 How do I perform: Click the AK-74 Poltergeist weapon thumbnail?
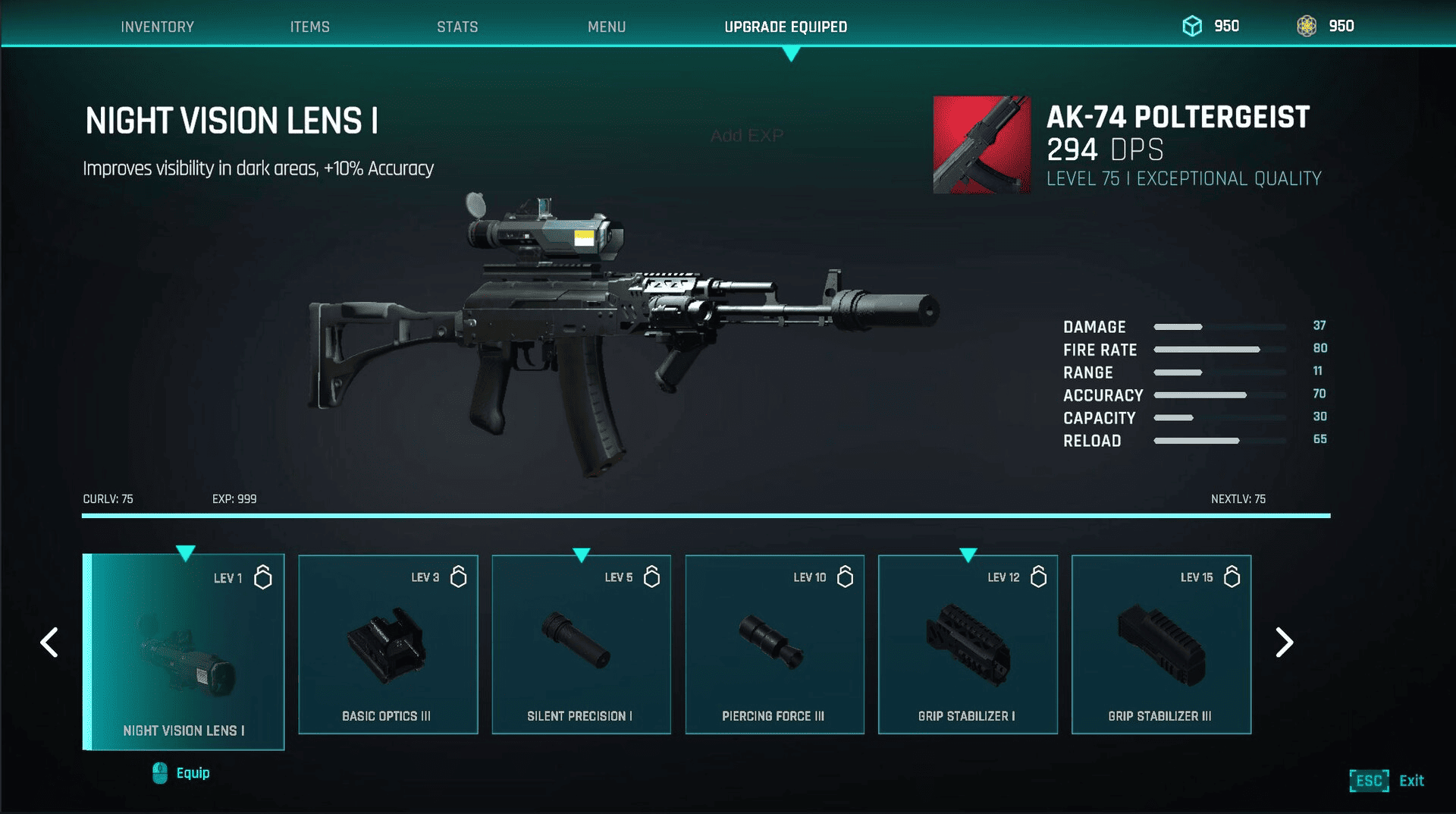pos(981,144)
